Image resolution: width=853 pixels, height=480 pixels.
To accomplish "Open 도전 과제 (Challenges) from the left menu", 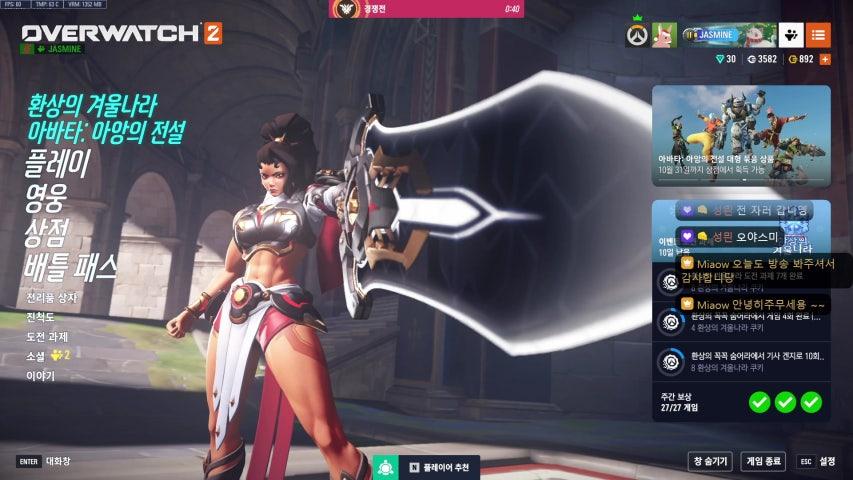I will [x=48, y=336].
